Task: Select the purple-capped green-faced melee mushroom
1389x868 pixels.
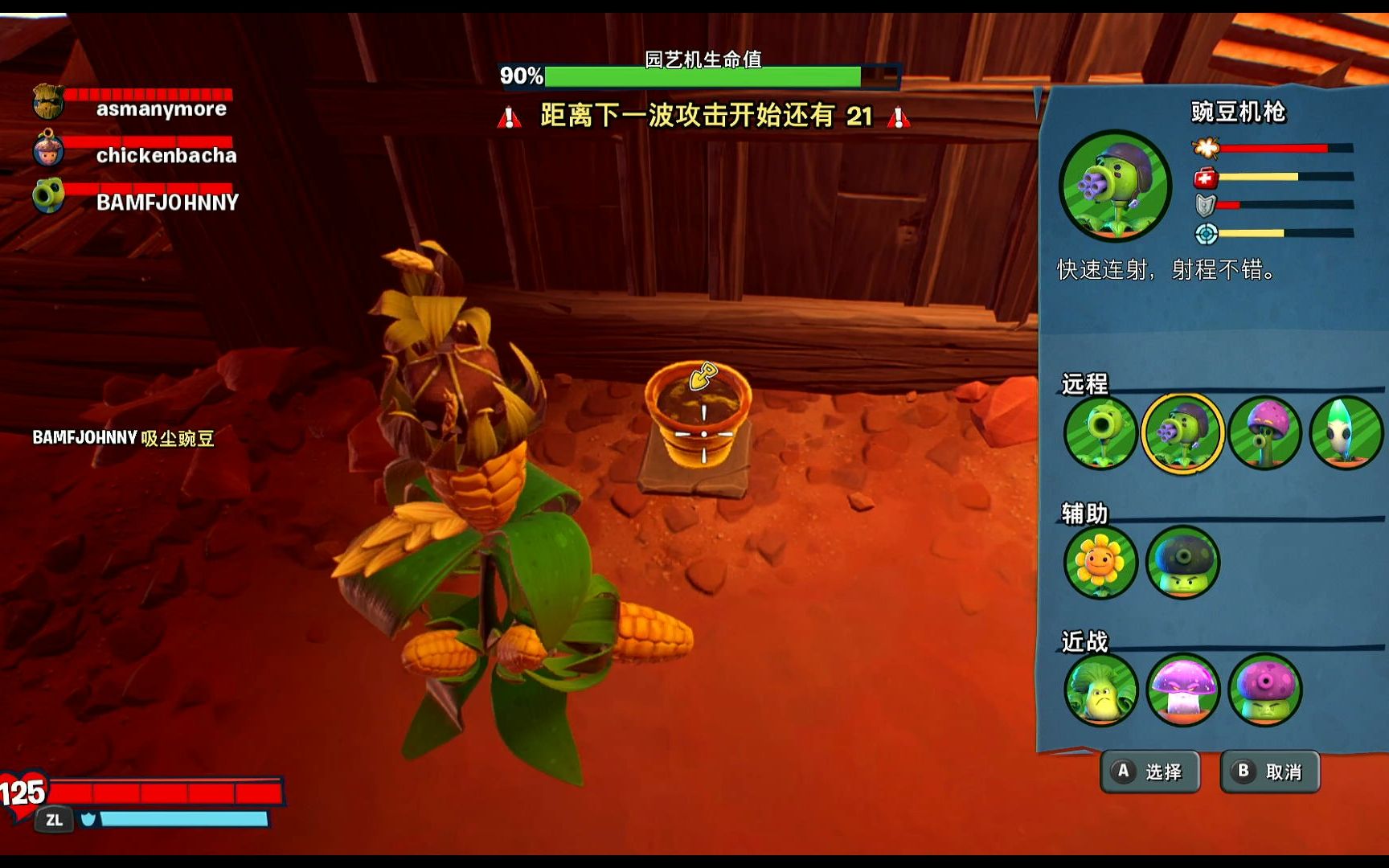Action: pyautogui.click(x=1264, y=690)
